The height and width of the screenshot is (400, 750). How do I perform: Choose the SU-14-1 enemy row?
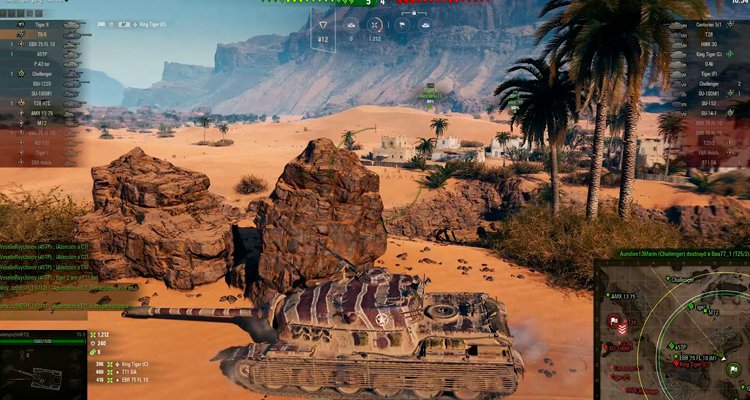pos(705,112)
